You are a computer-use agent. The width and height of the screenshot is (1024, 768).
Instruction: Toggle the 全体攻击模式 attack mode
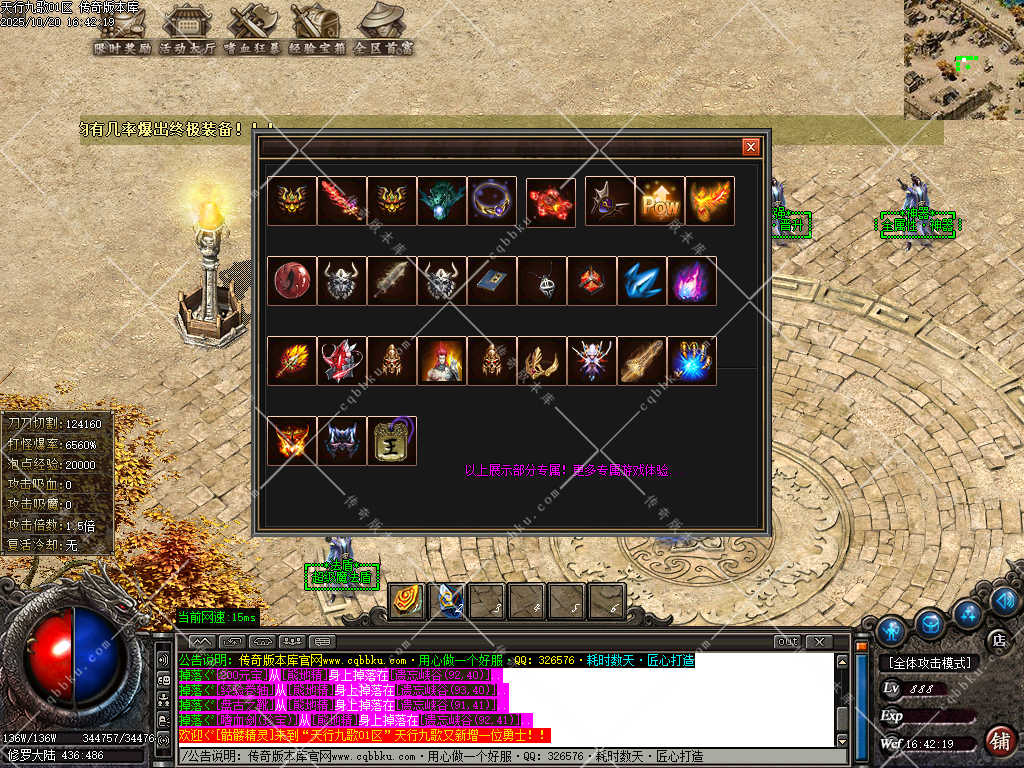(x=929, y=662)
